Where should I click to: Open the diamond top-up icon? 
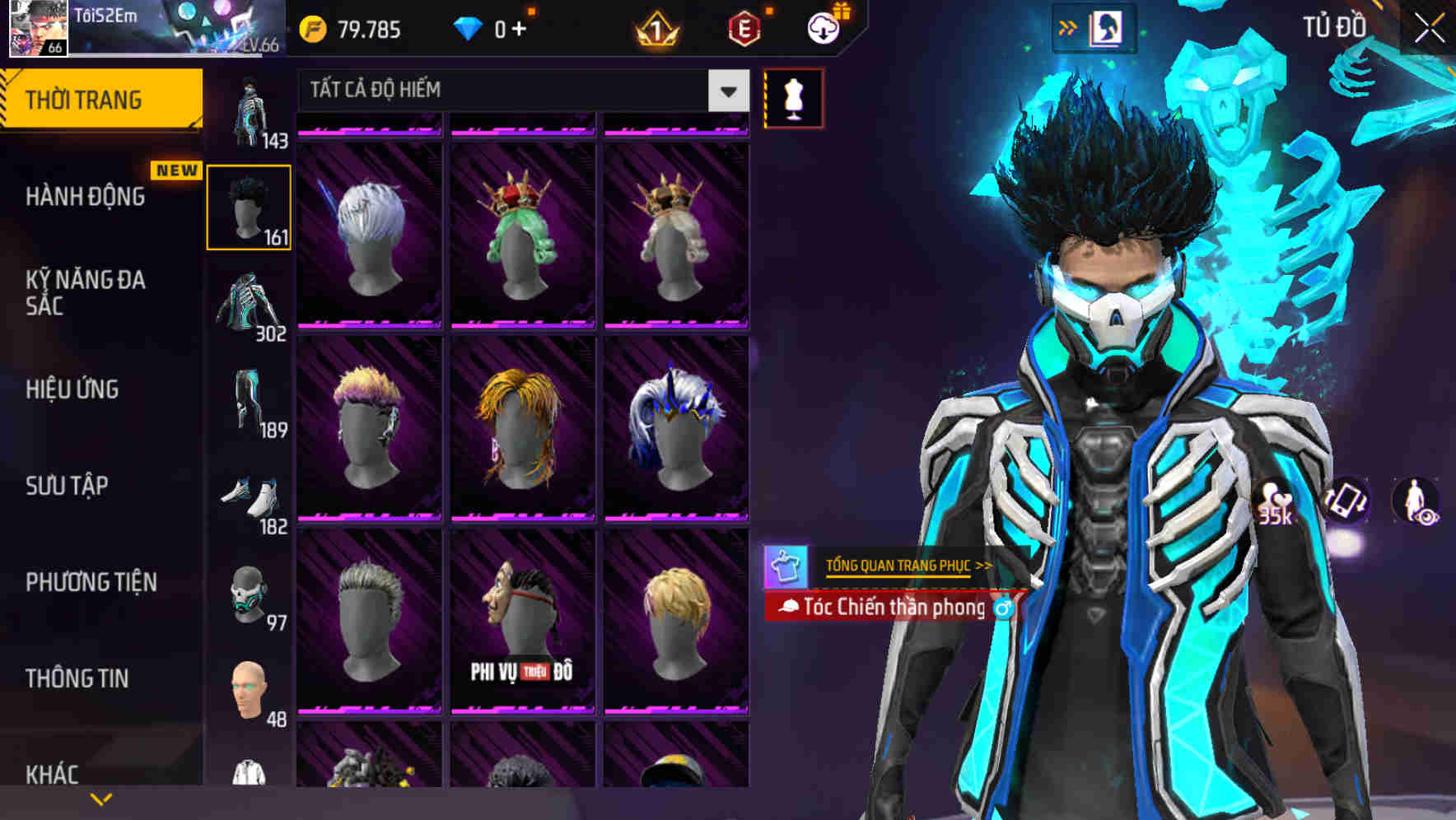click(x=467, y=30)
